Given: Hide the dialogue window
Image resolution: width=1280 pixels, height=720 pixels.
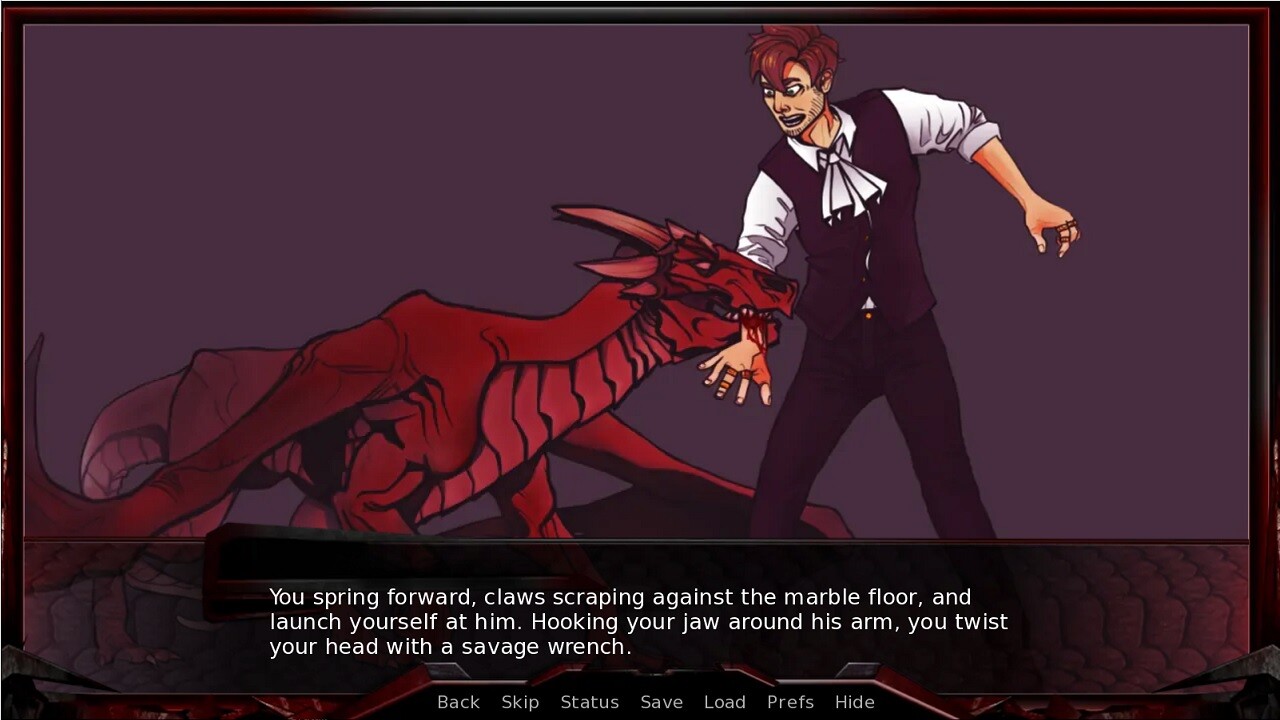Looking at the screenshot, I should (x=855, y=702).
